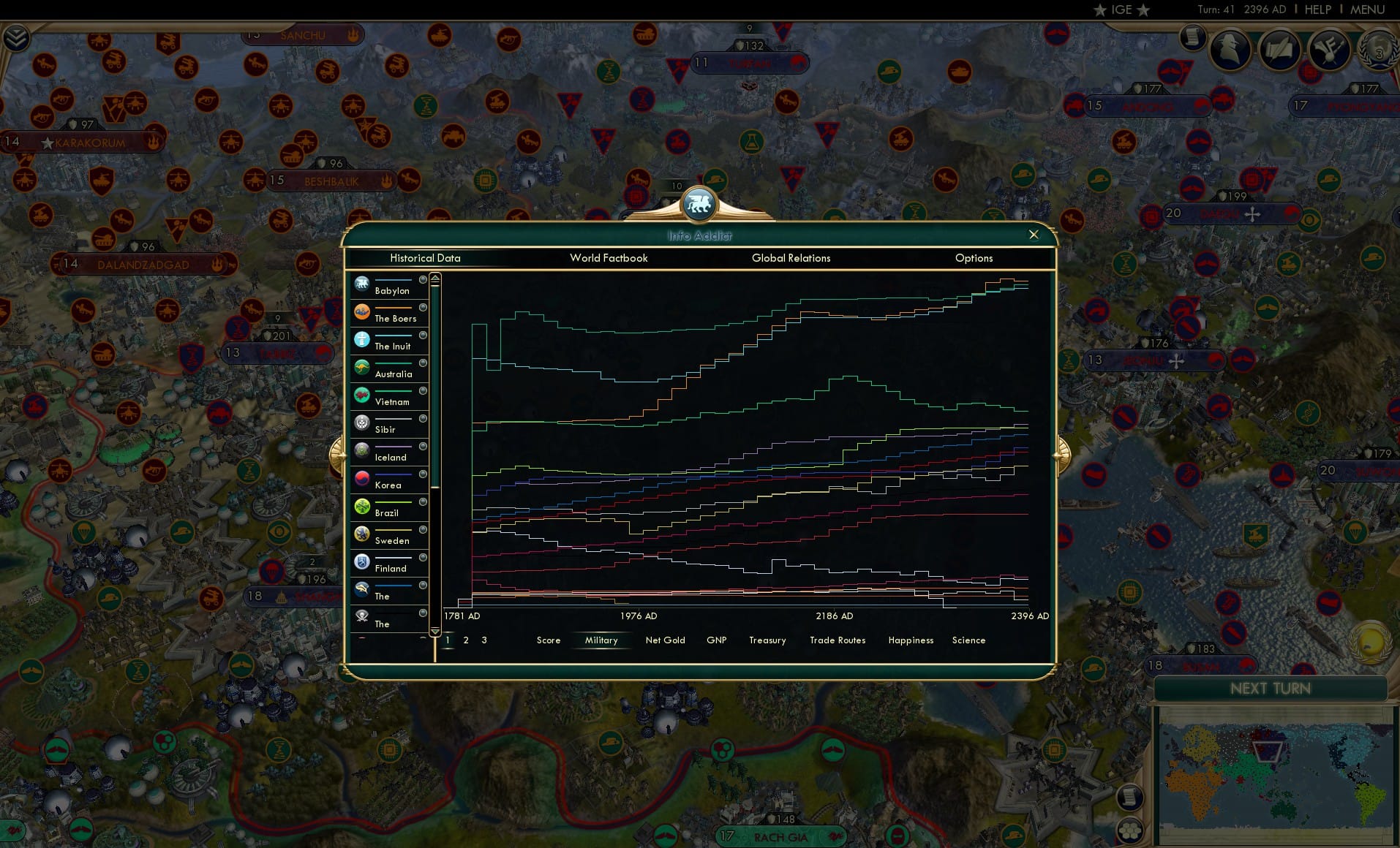1400x848 pixels.
Task: Switch graph to Science data
Action: [968, 640]
